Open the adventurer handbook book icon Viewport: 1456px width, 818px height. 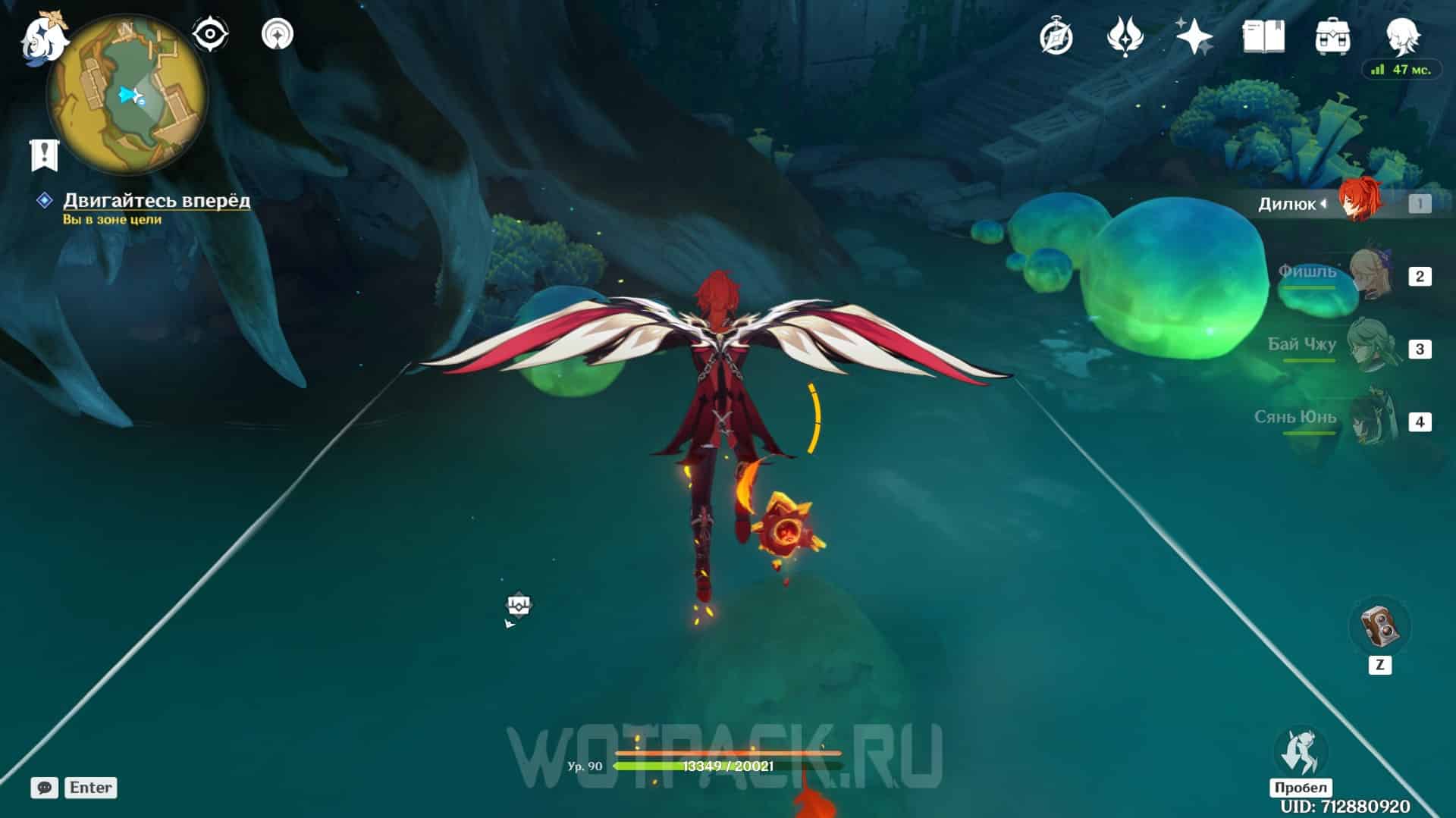[1263, 36]
